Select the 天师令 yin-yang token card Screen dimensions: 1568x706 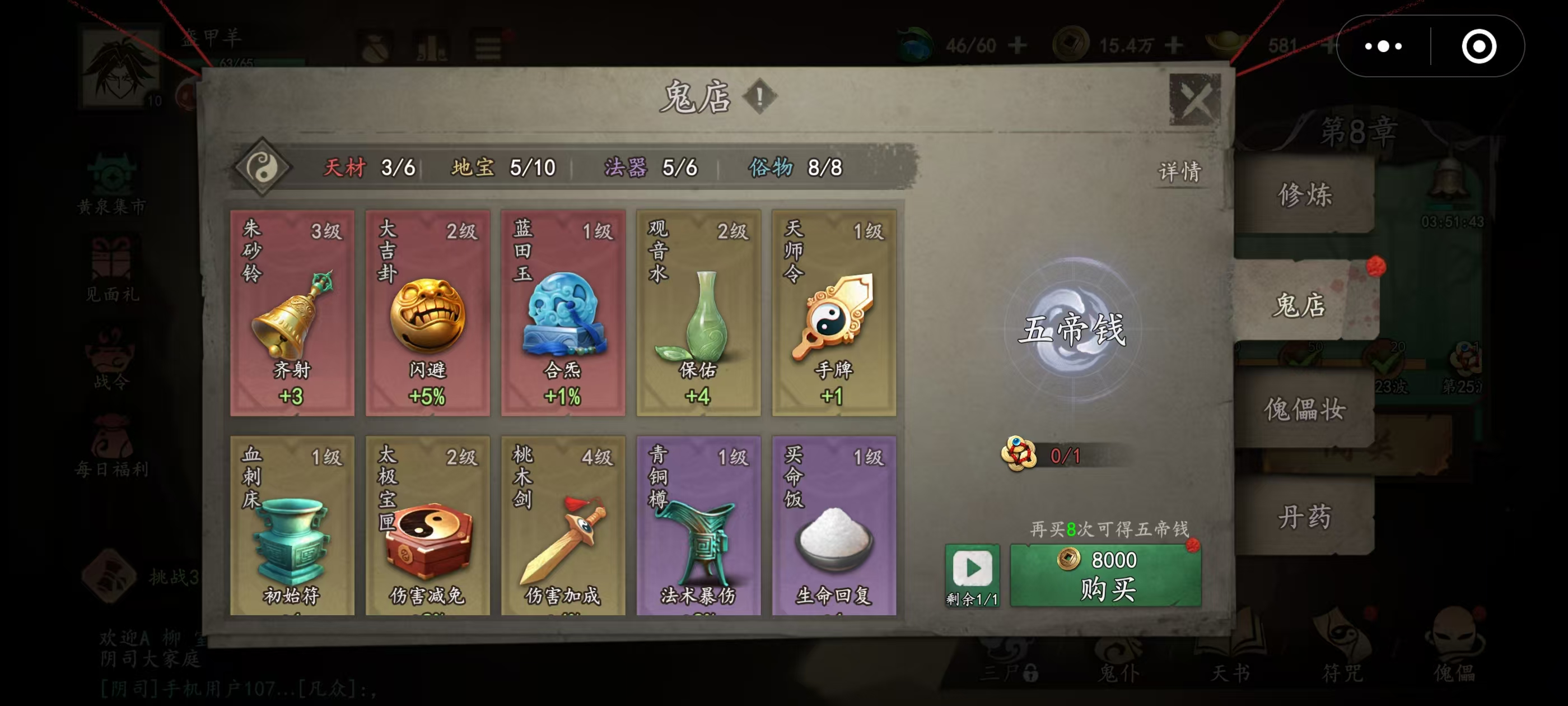[834, 313]
